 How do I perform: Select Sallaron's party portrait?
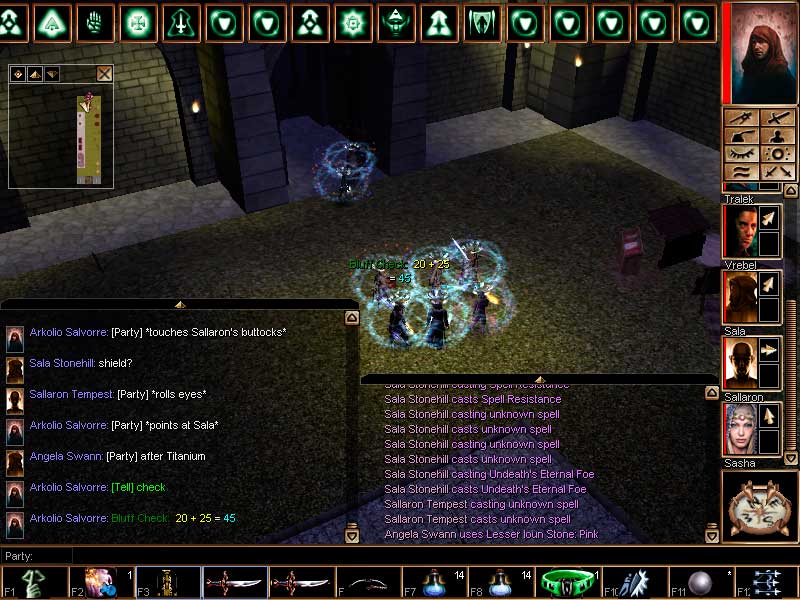click(x=739, y=429)
